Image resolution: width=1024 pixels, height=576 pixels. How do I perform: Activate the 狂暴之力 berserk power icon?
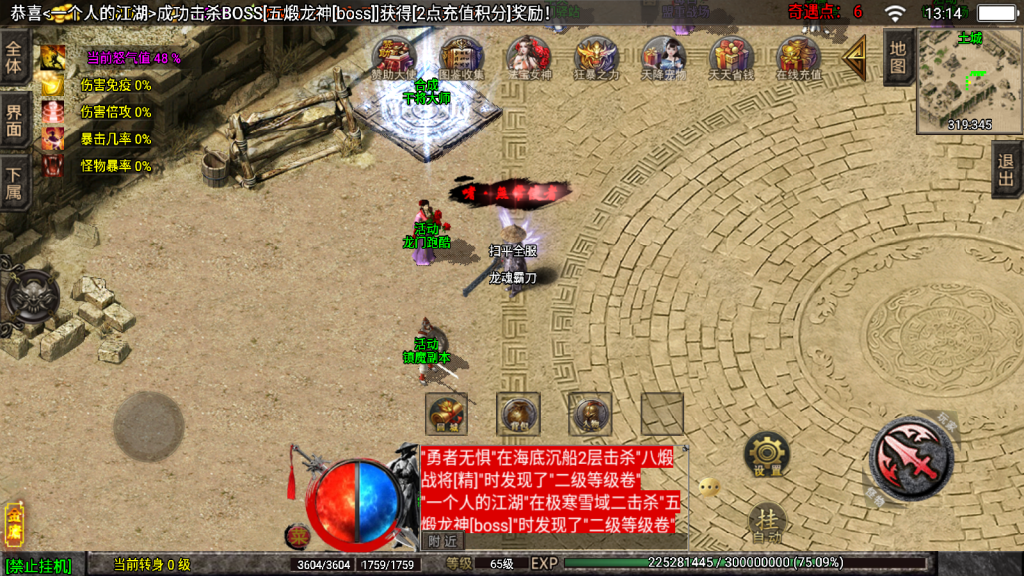pyautogui.click(x=595, y=57)
